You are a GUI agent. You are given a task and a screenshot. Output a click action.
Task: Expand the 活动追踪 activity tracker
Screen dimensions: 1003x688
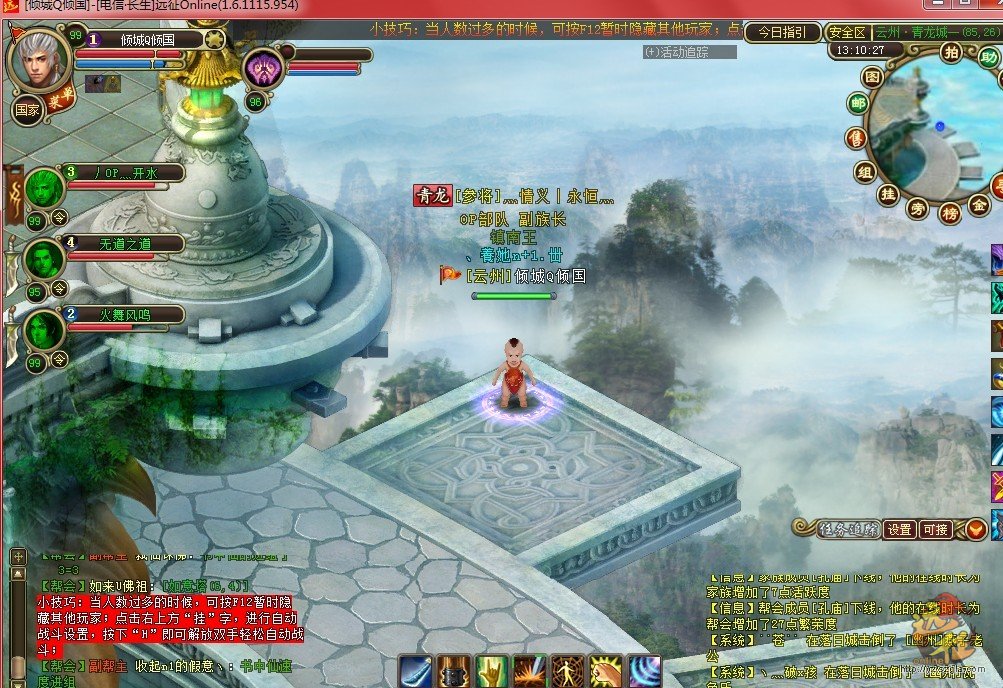(x=690, y=52)
